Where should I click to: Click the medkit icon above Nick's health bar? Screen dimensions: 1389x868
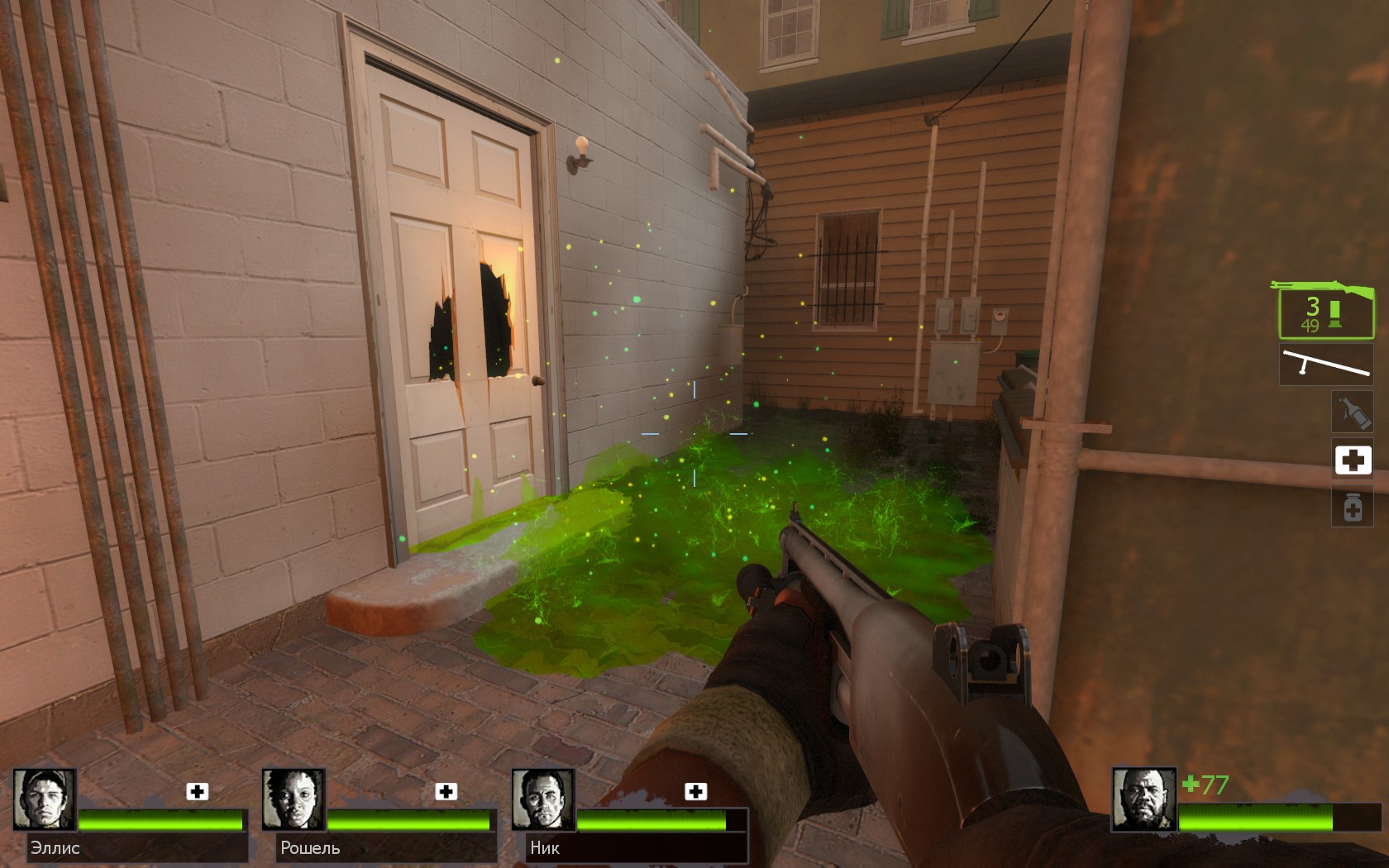point(696,791)
